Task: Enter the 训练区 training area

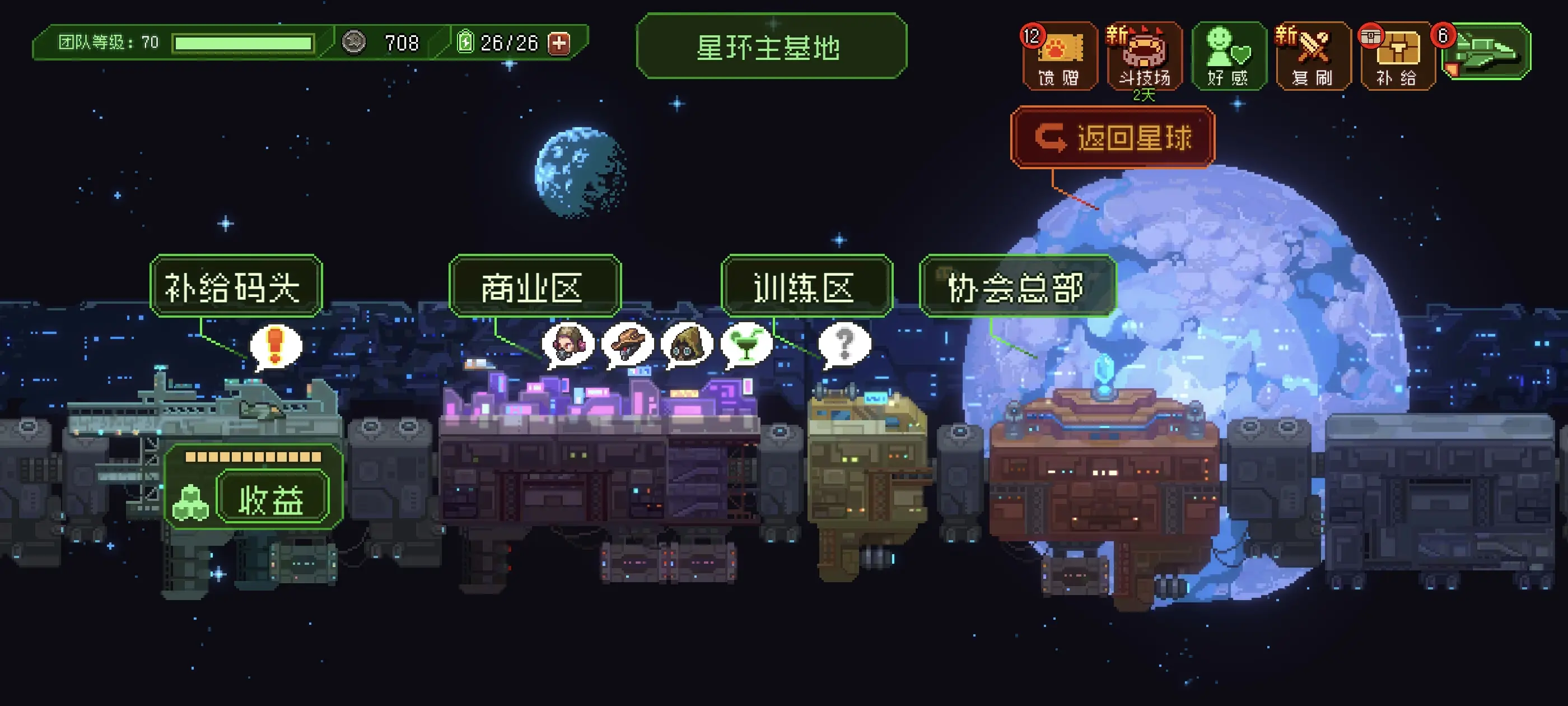Action: tap(806, 286)
